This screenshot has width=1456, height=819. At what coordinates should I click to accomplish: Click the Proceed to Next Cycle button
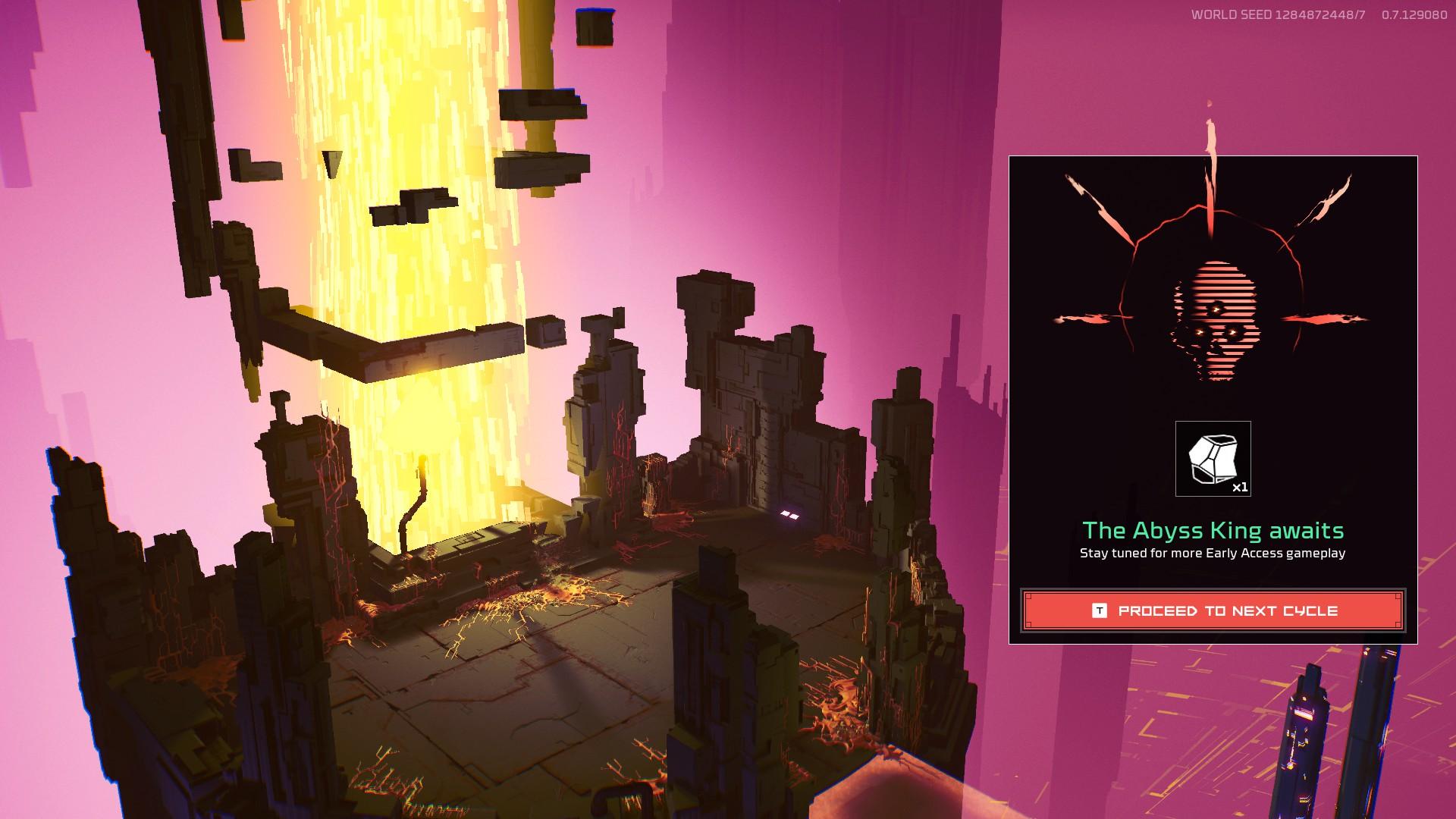1213,610
